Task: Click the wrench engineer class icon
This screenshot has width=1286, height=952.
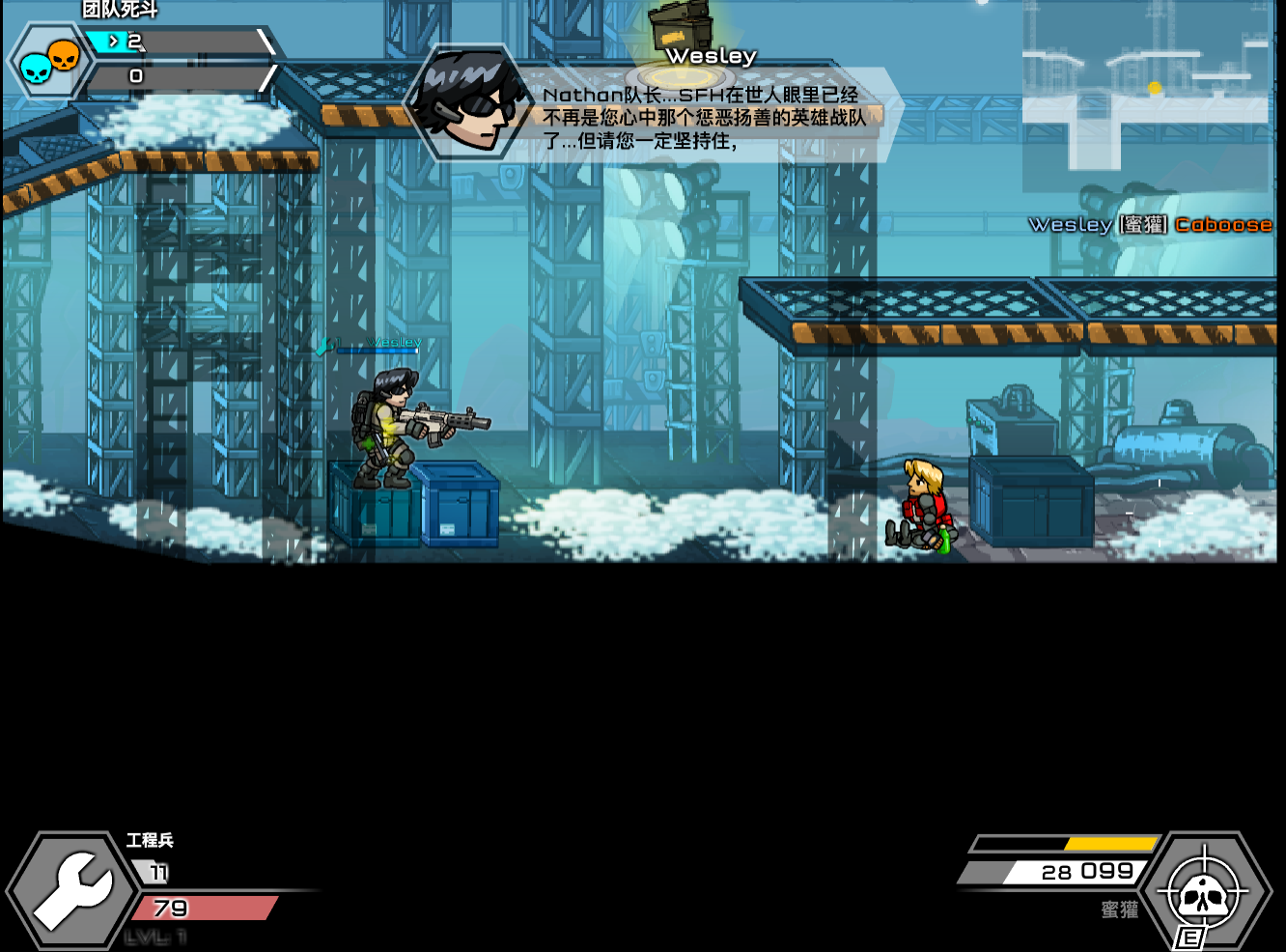Action: click(x=73, y=888)
